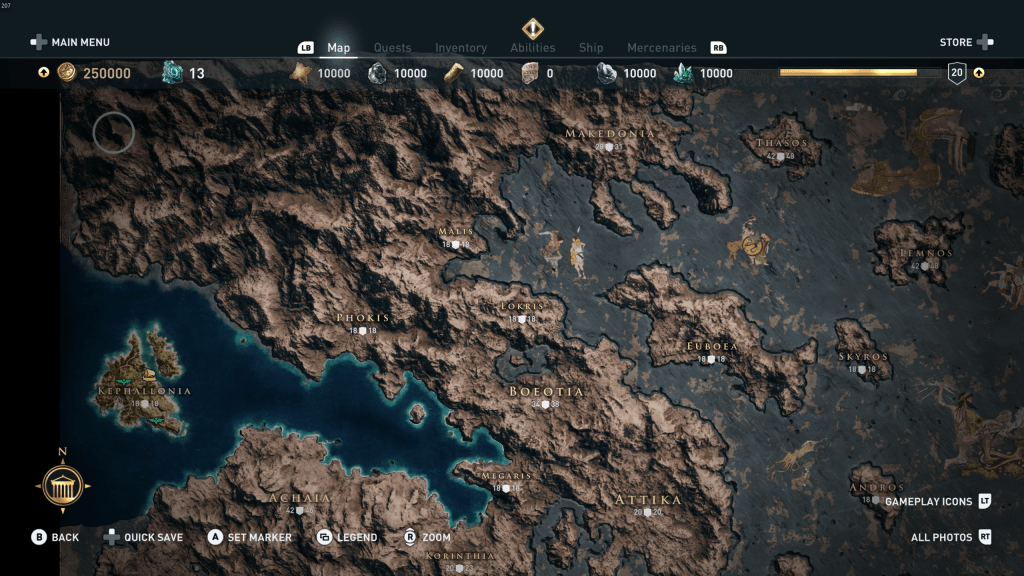Select the Makedonia region label
The image size is (1024, 576).
pos(610,134)
